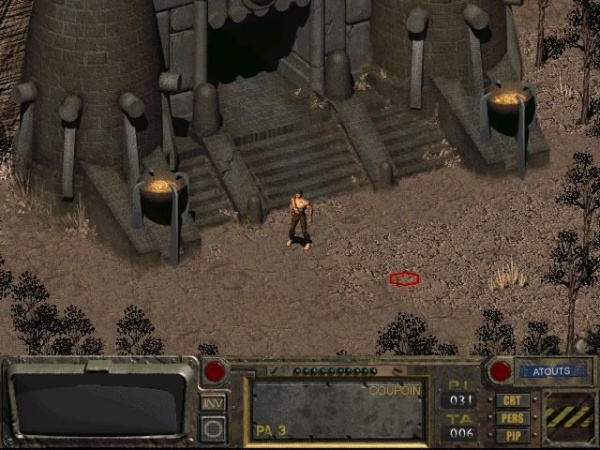The height and width of the screenshot is (450, 600).
Task: Click the red round button left of ATOUTS
Action: [x=500, y=371]
